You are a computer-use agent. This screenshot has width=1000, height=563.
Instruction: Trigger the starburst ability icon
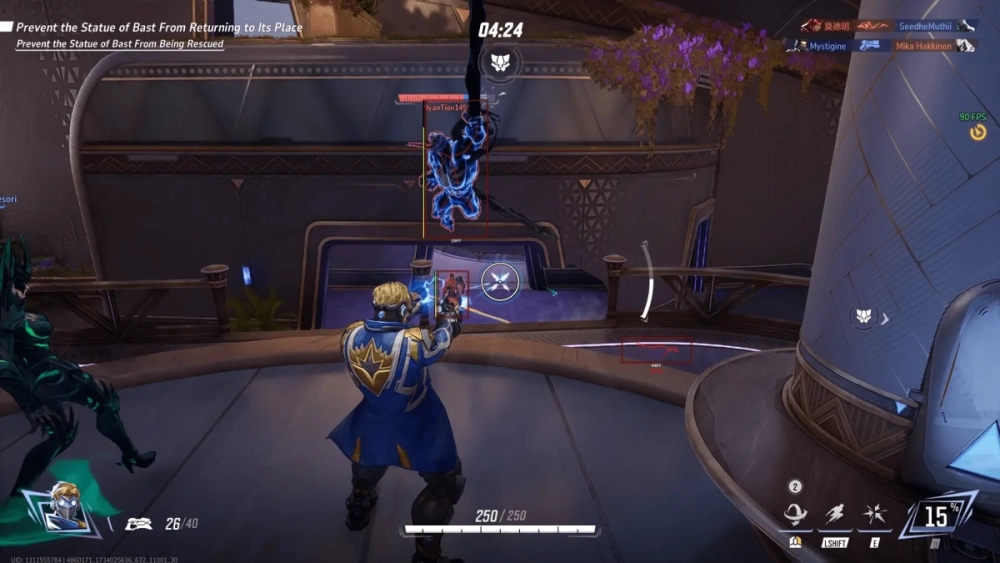click(873, 515)
